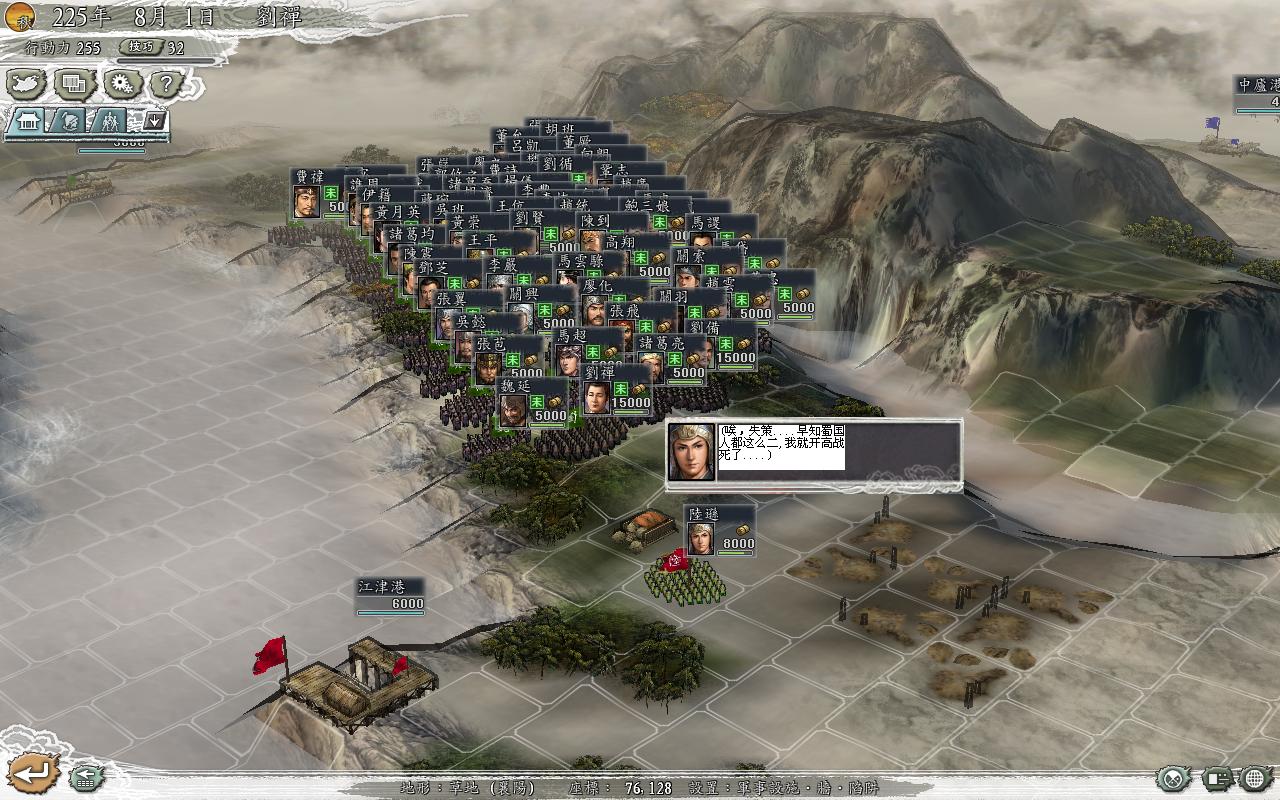Open the China map overview button
1280x800 pixels.
click(27, 84)
